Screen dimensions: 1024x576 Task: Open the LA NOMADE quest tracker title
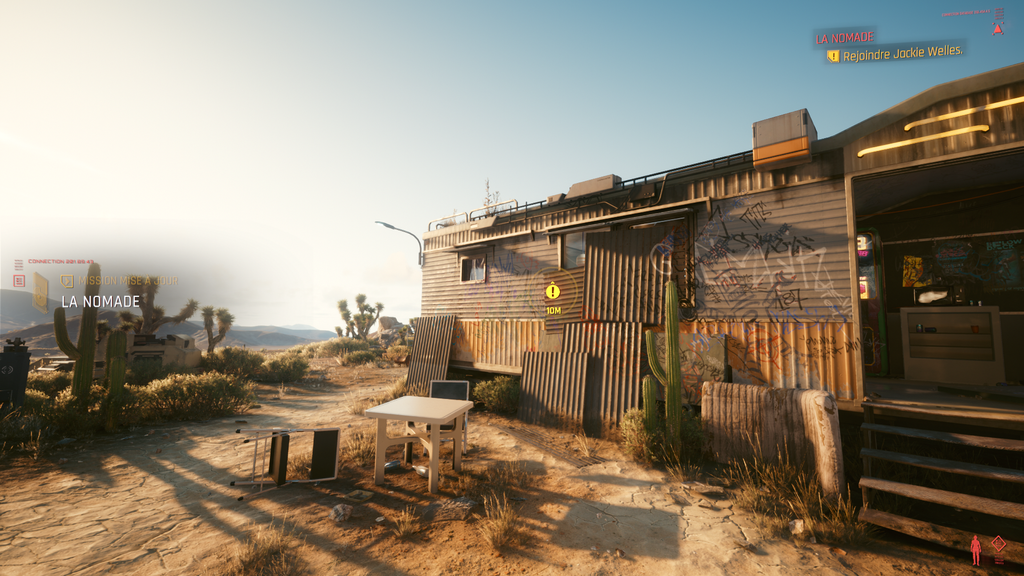[845, 38]
